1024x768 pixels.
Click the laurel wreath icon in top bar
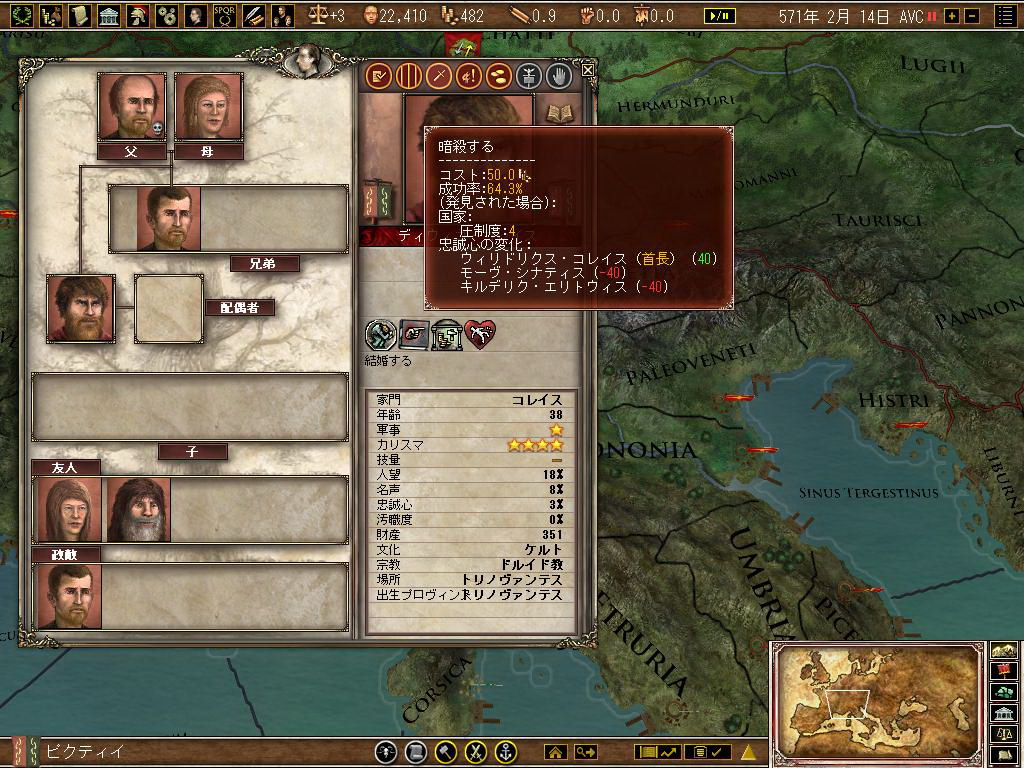(x=21, y=15)
